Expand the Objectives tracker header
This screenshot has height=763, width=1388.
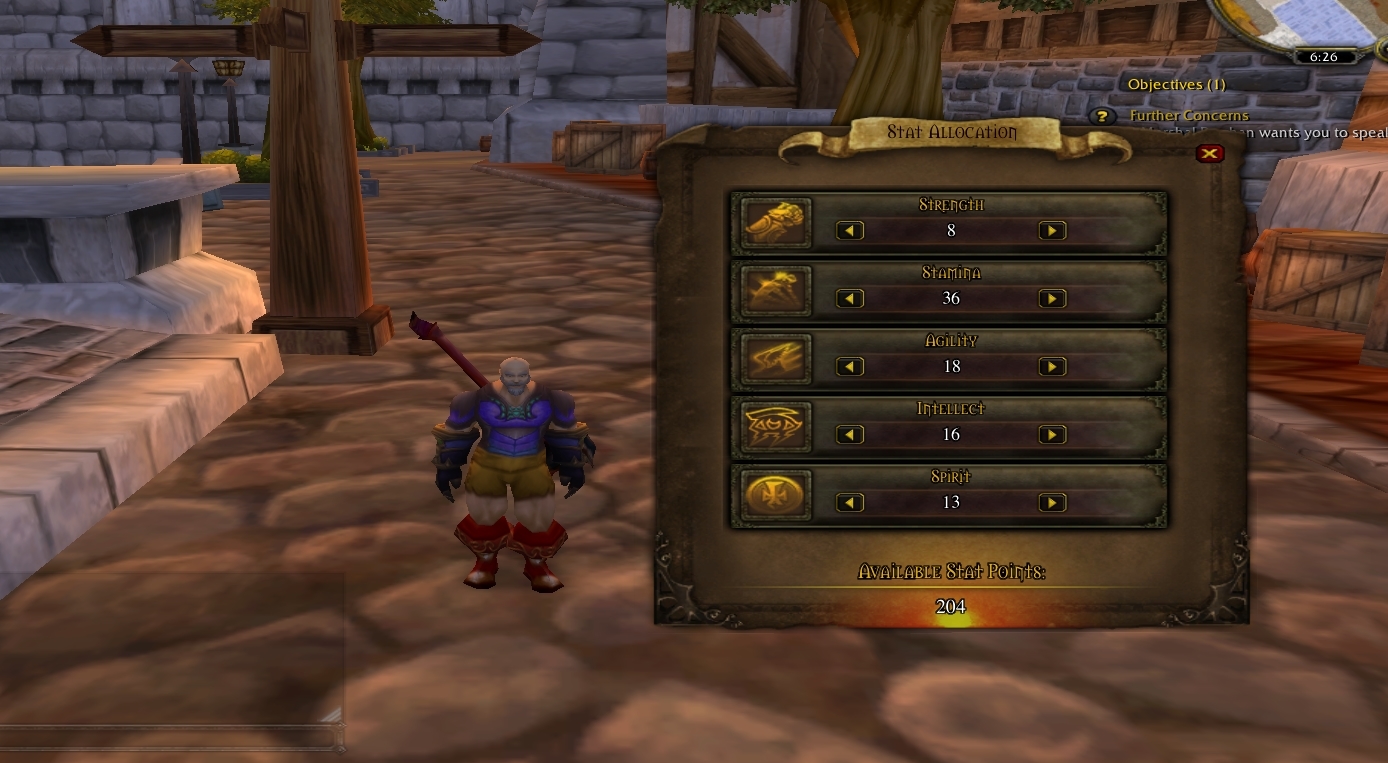[x=1176, y=85]
